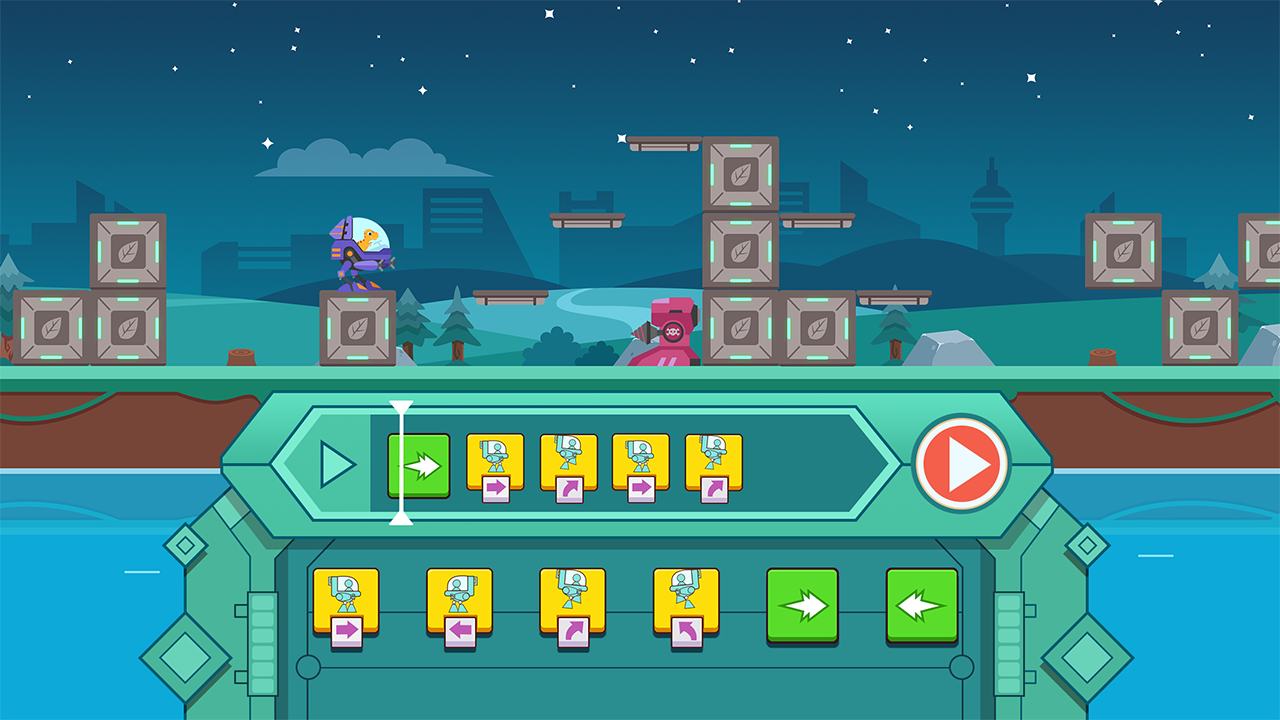Image resolution: width=1280 pixels, height=720 pixels.
Task: Click the white insertion cursor in the program strip
Action: click(403, 463)
